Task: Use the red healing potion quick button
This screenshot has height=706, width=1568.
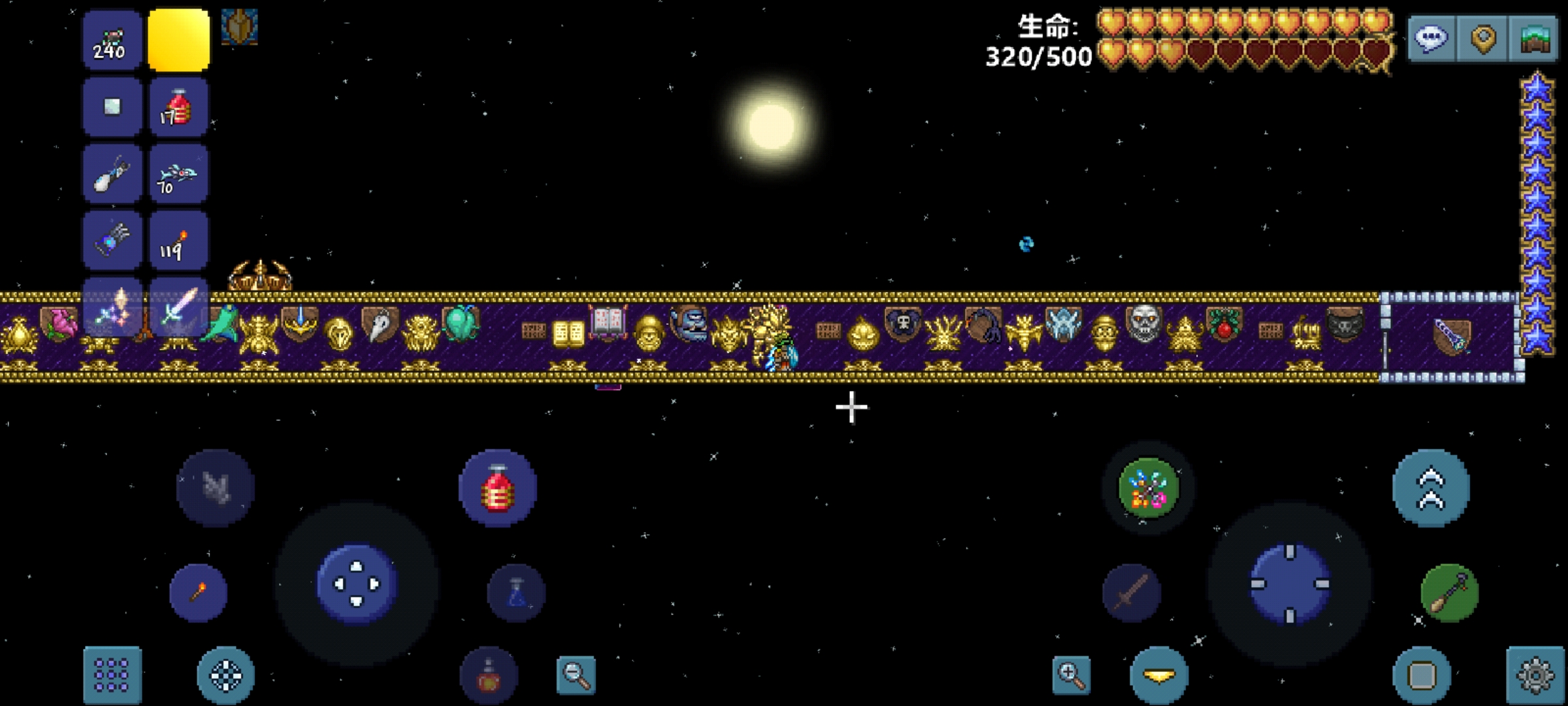Action: click(498, 488)
